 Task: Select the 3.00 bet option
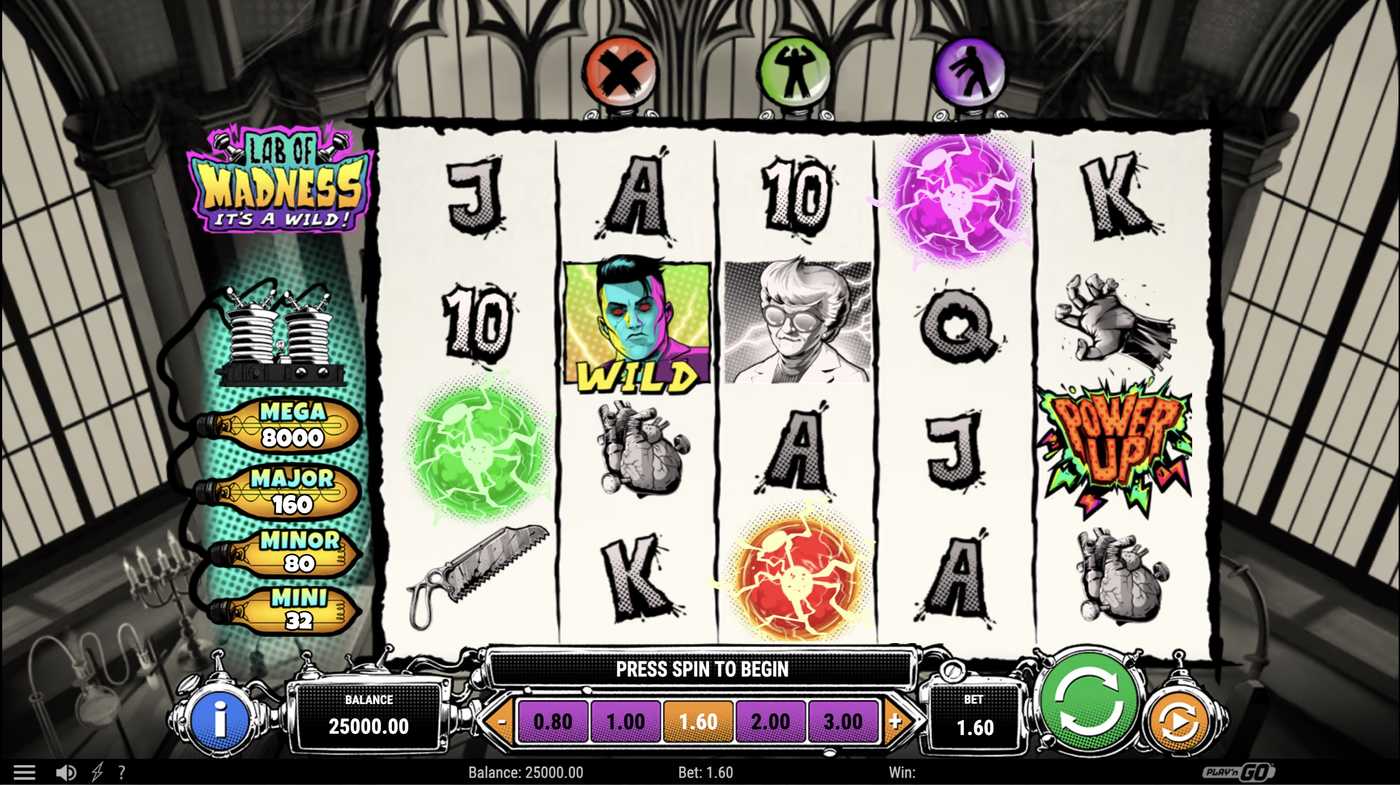[845, 720]
